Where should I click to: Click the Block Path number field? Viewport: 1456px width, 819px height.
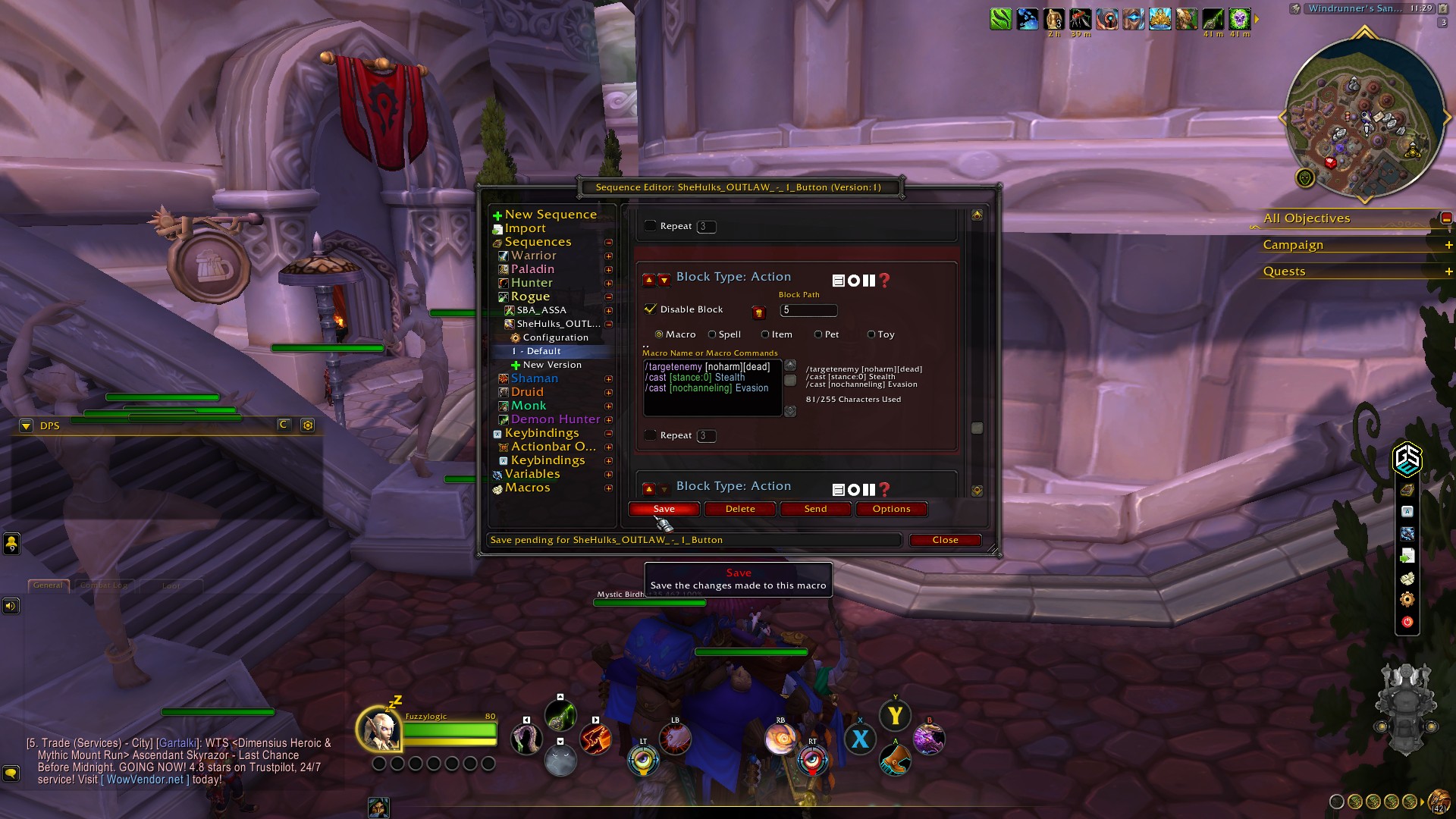point(808,310)
